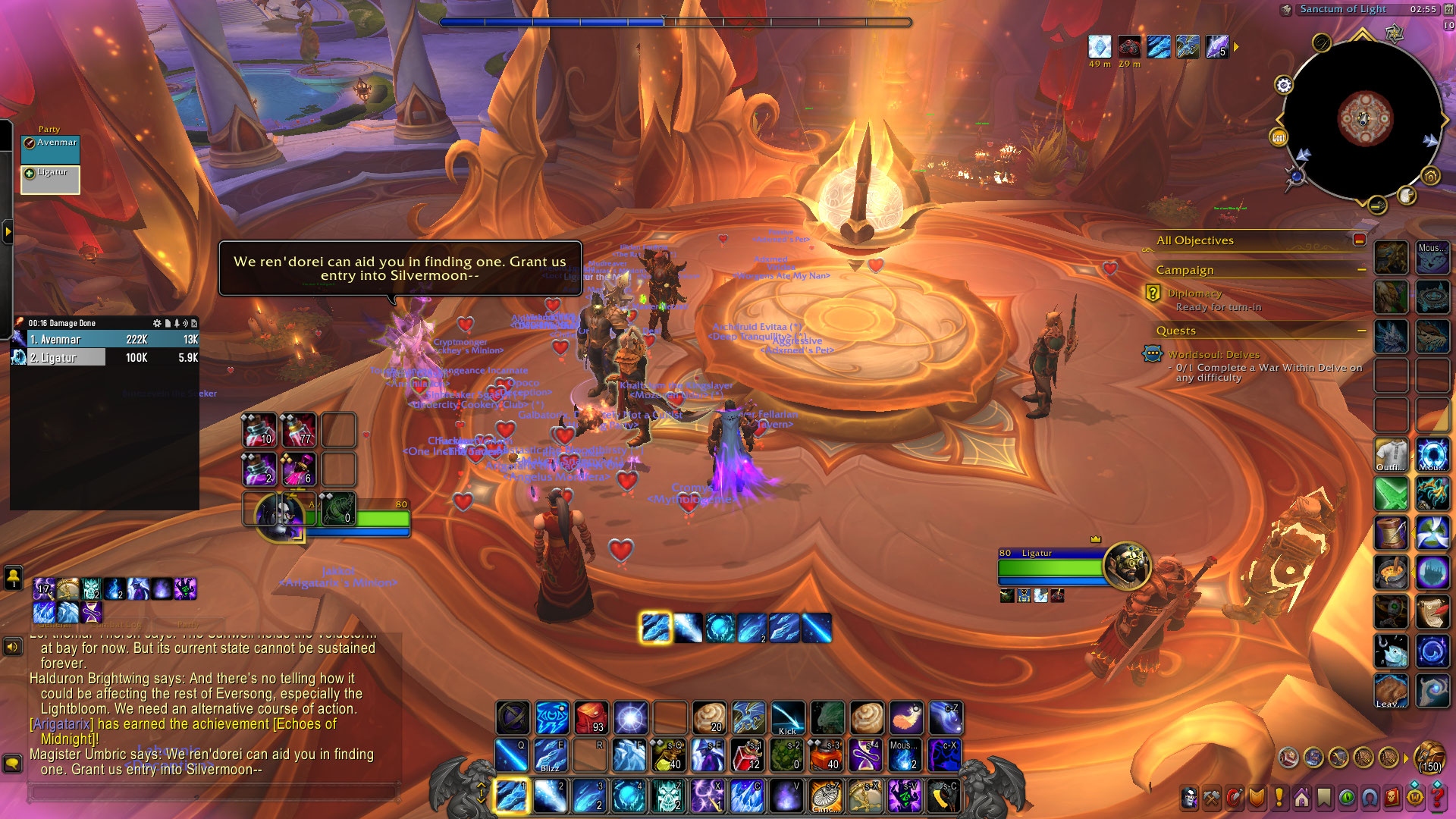Use the red healing potion showing 12
The height and width of the screenshot is (819, 1456).
click(748, 755)
